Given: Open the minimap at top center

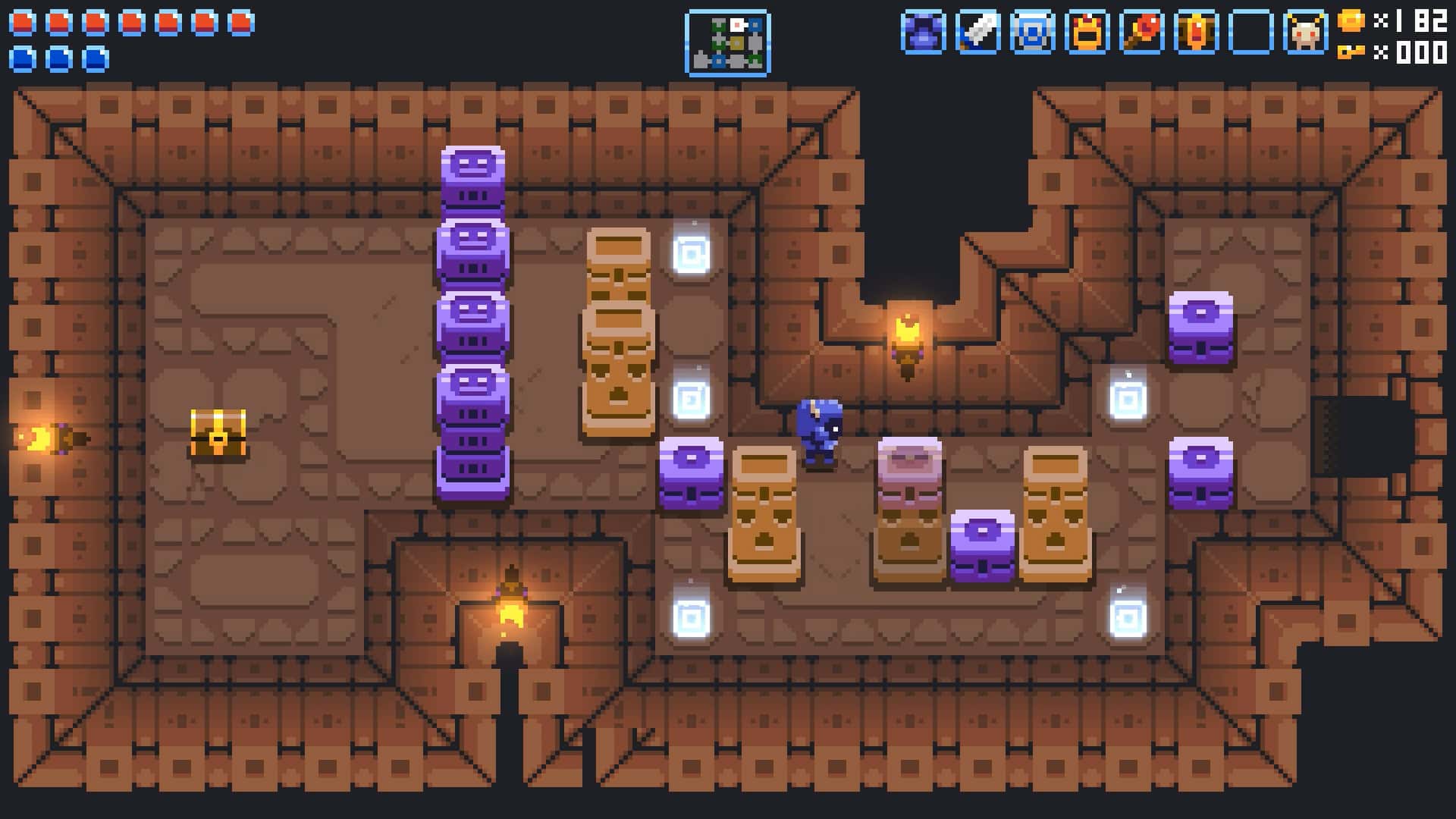Looking at the screenshot, I should point(727,42).
